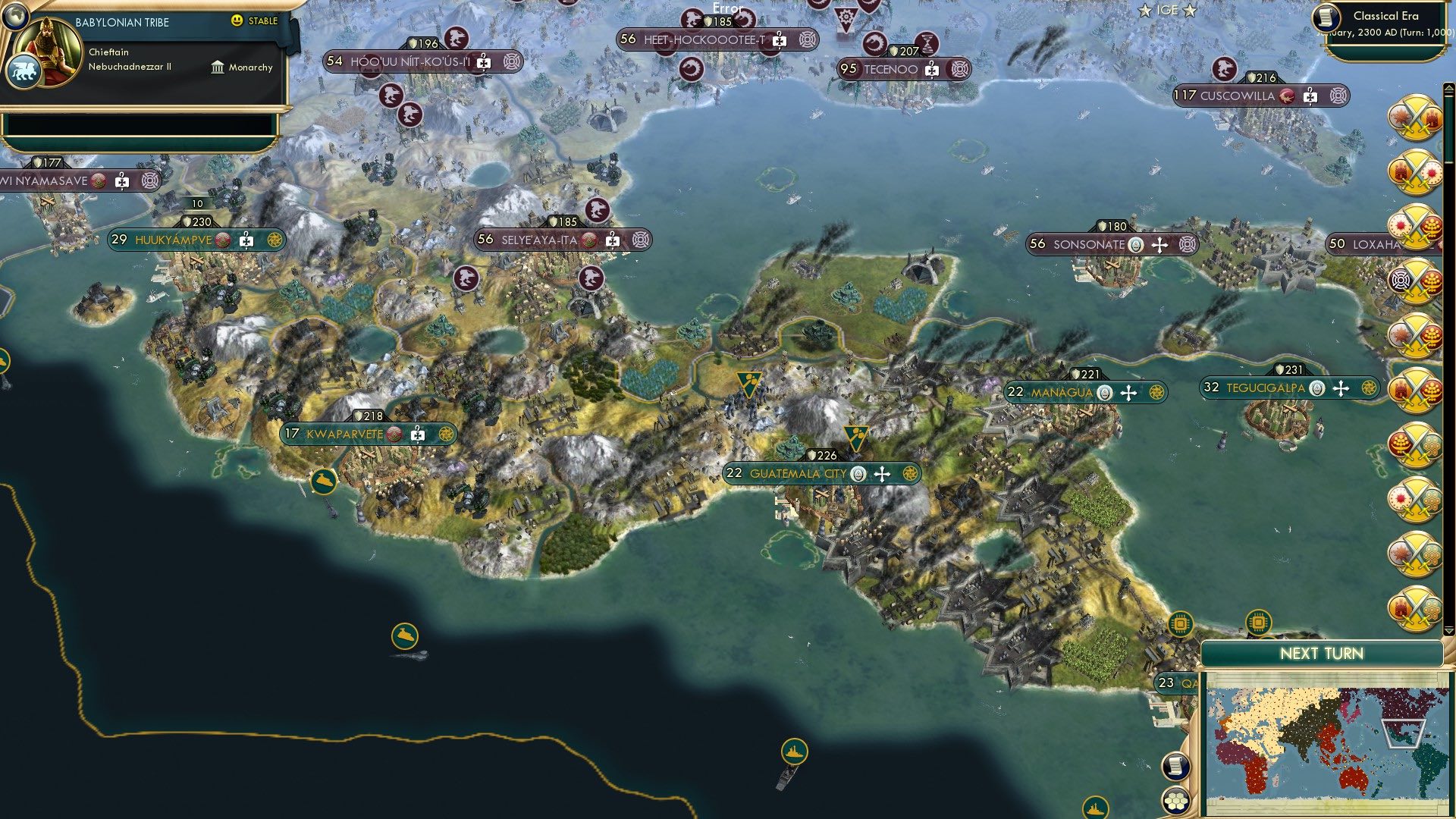Toggle the hex-grid strategic view button
The width and height of the screenshot is (1456, 819).
1175,800
